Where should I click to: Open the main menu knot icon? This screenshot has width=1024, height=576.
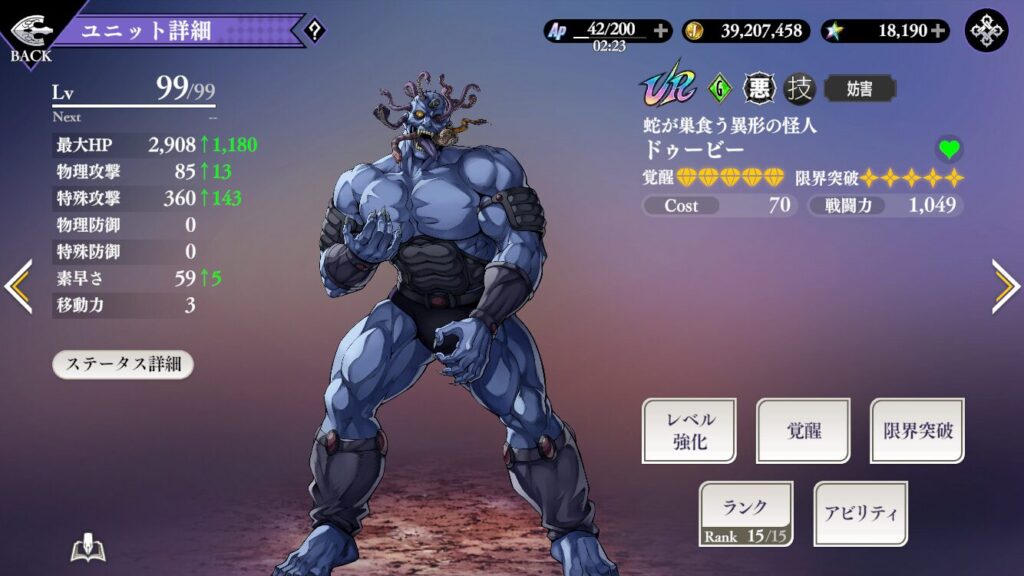(986, 30)
